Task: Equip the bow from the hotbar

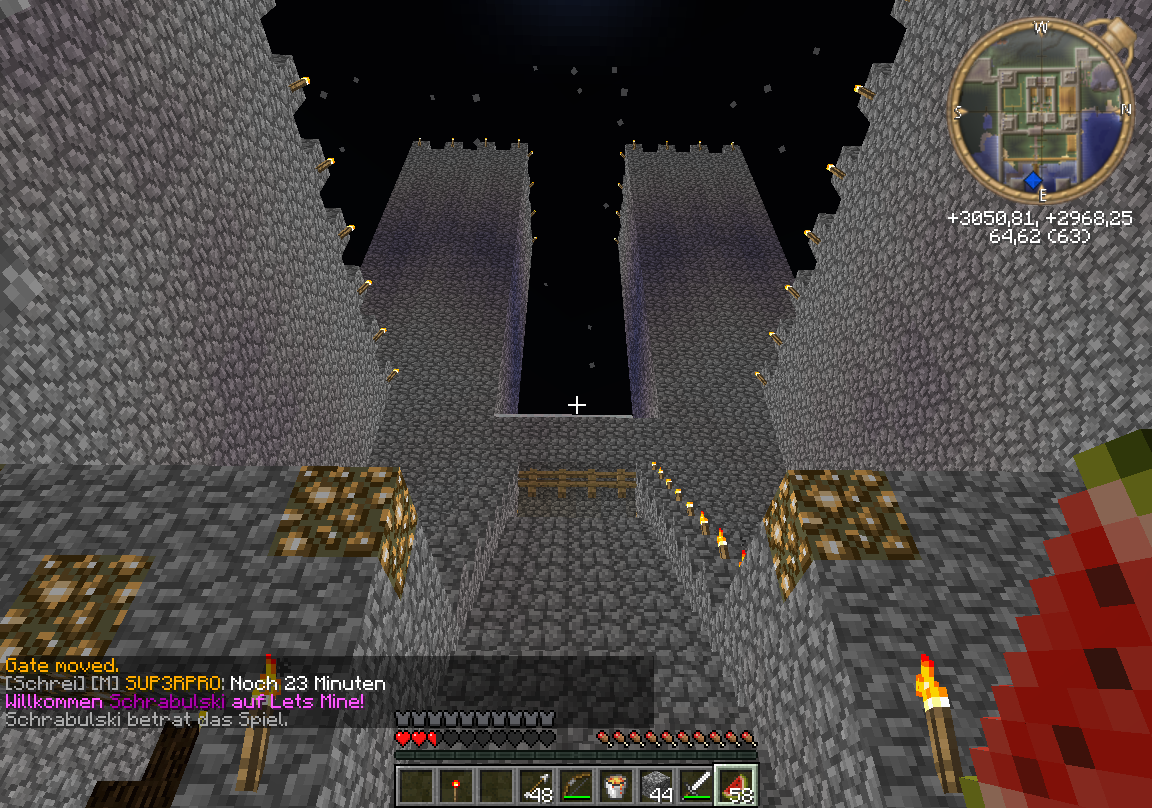Action: click(x=577, y=785)
